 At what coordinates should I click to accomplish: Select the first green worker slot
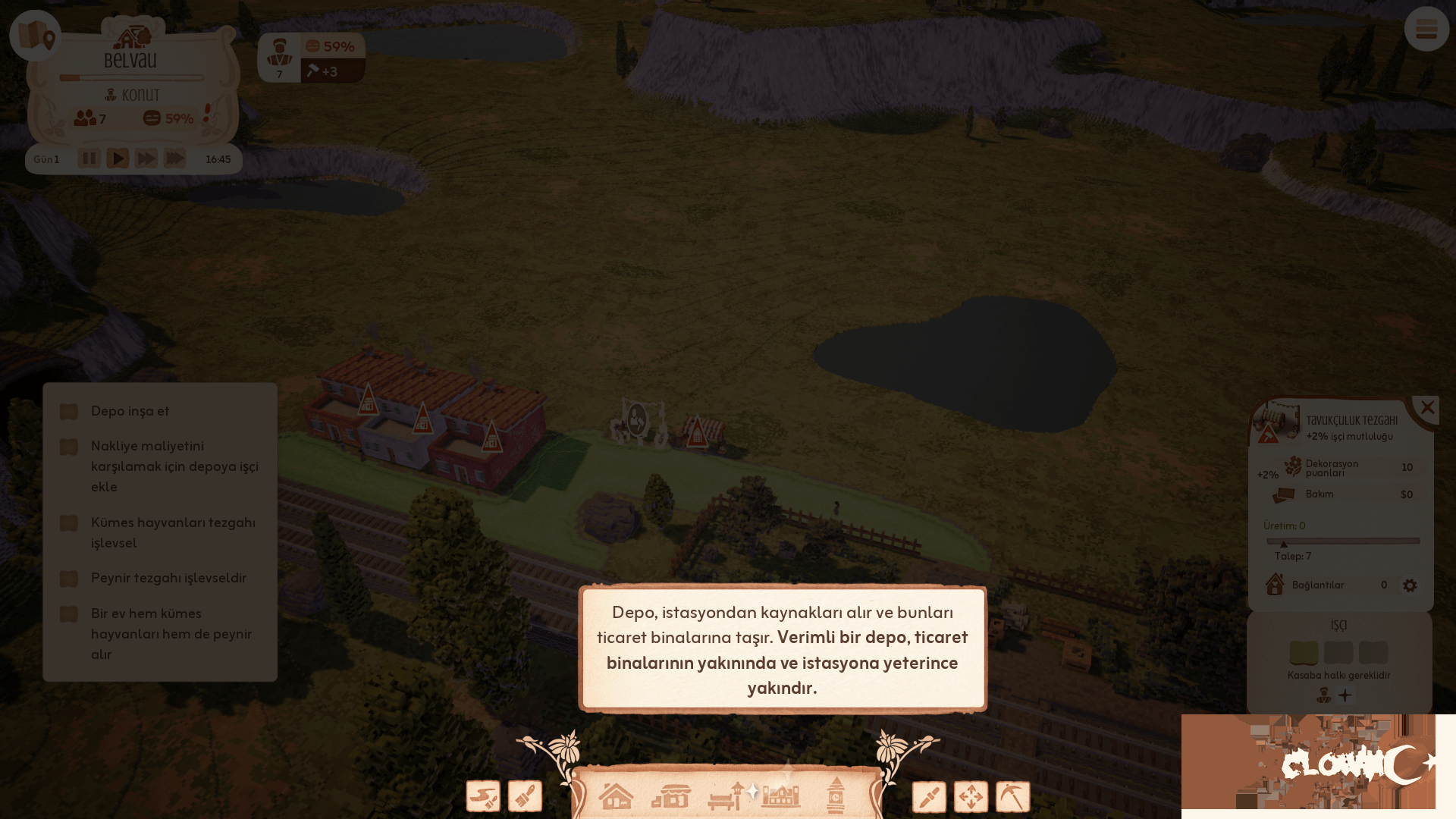coord(1304,652)
